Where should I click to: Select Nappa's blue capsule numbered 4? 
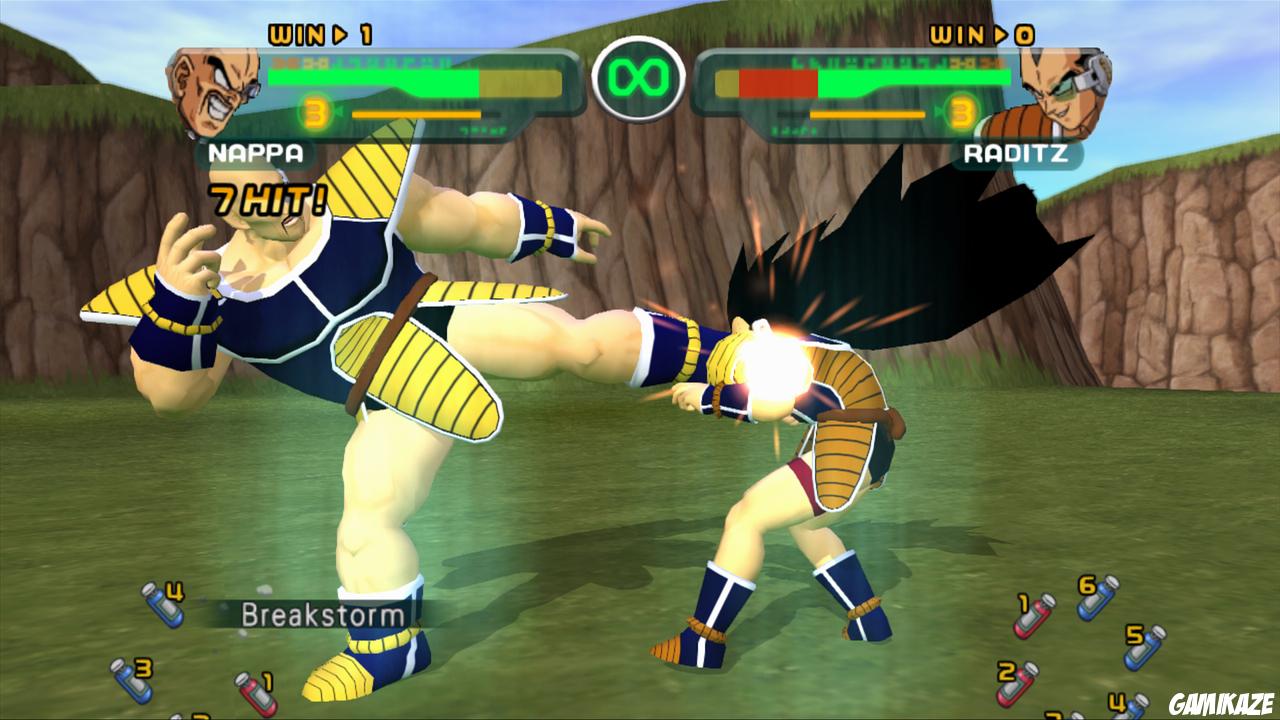(162, 607)
